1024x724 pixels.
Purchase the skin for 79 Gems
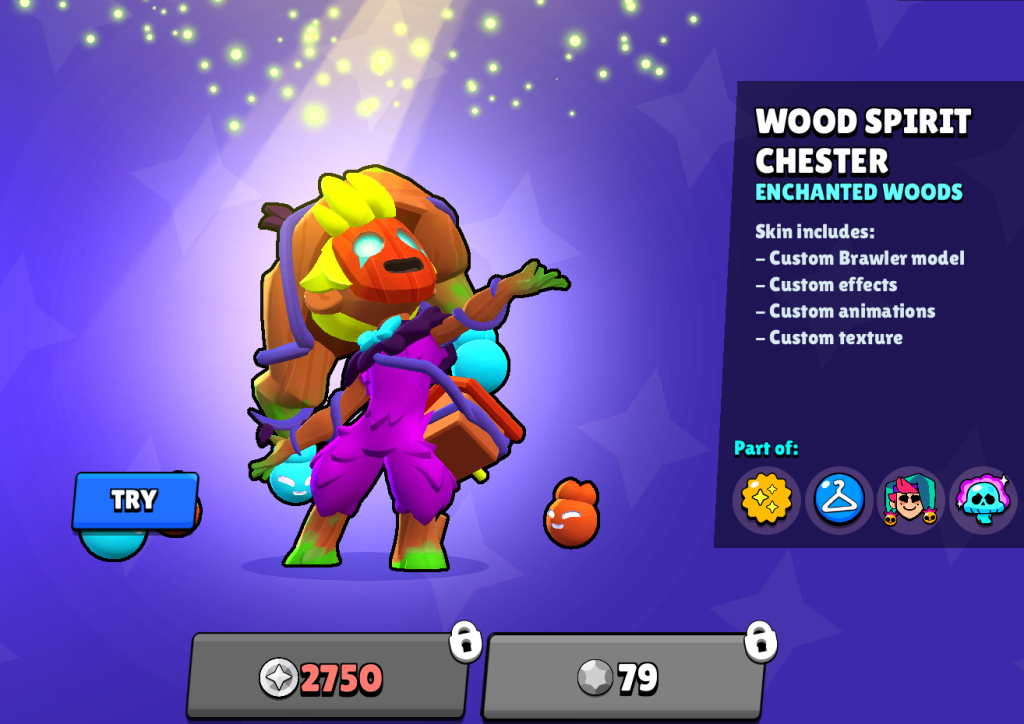coord(622,678)
